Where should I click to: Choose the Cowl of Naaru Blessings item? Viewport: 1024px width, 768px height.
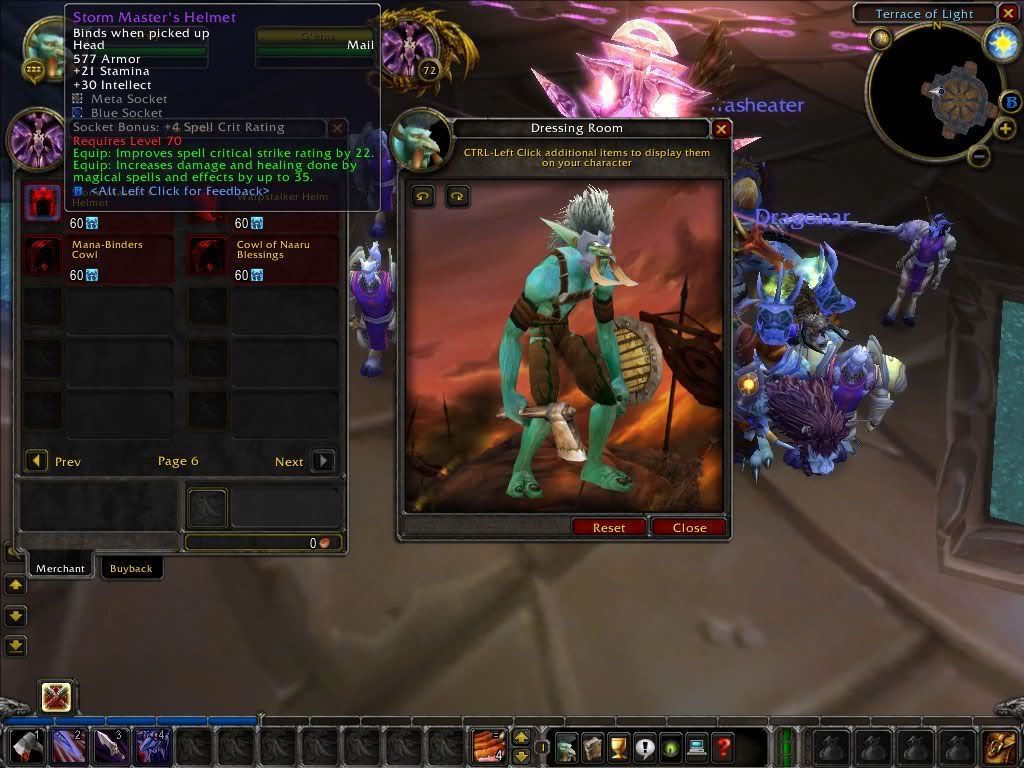(x=207, y=252)
